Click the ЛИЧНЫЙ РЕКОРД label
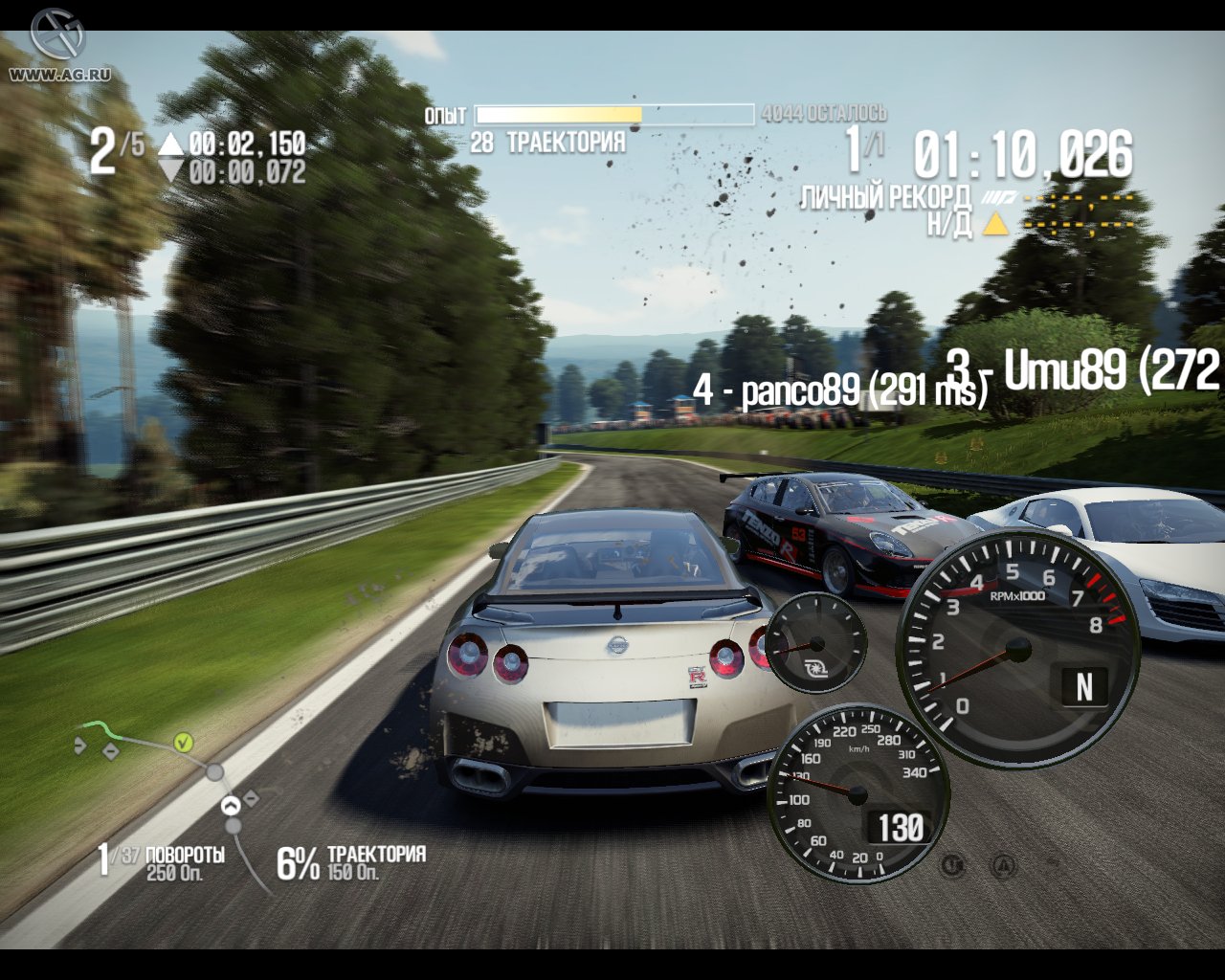The height and width of the screenshot is (980, 1225). click(x=883, y=196)
